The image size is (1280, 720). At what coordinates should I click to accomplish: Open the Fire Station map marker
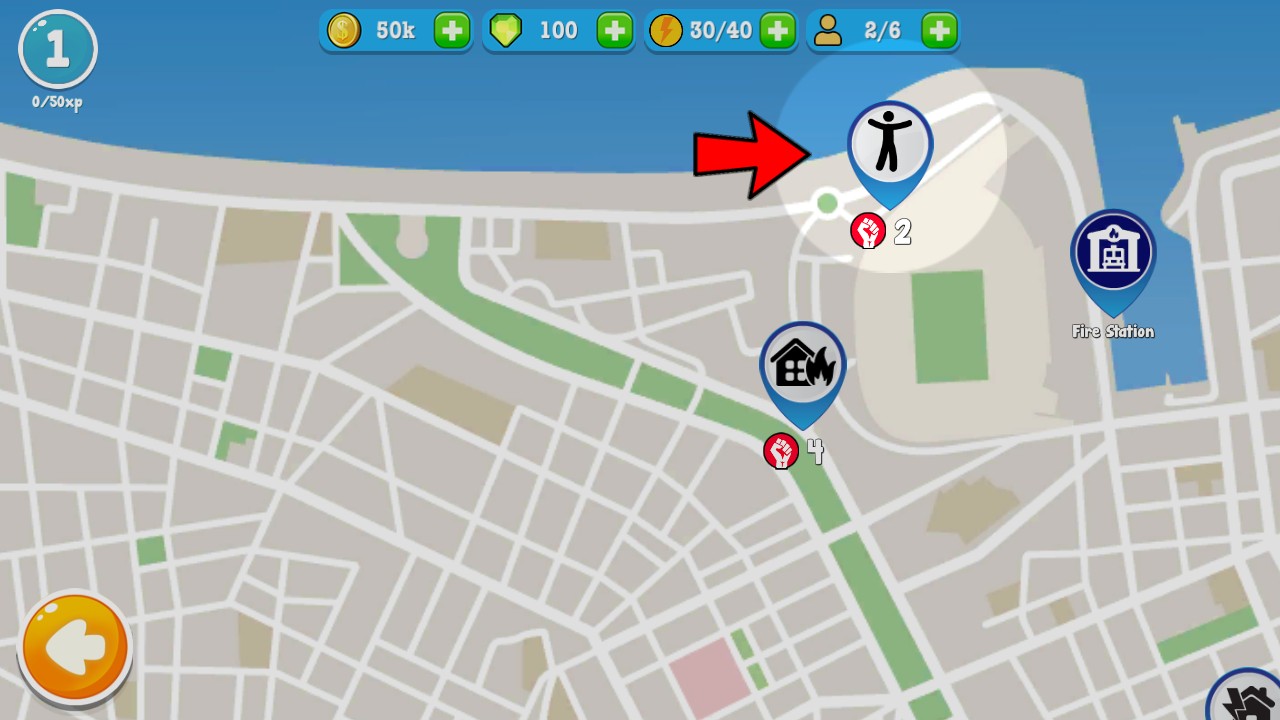1112,254
